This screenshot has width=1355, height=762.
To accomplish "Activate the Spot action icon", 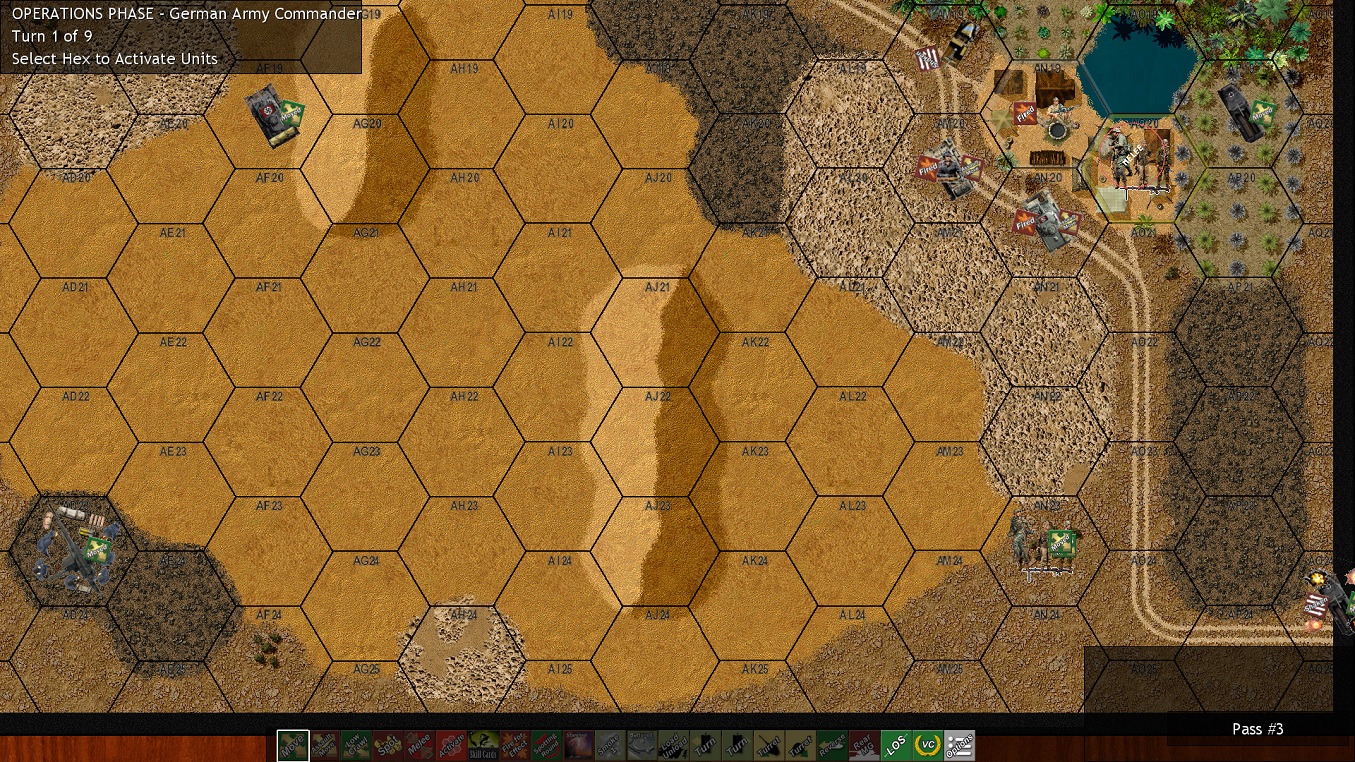I will 387,746.
